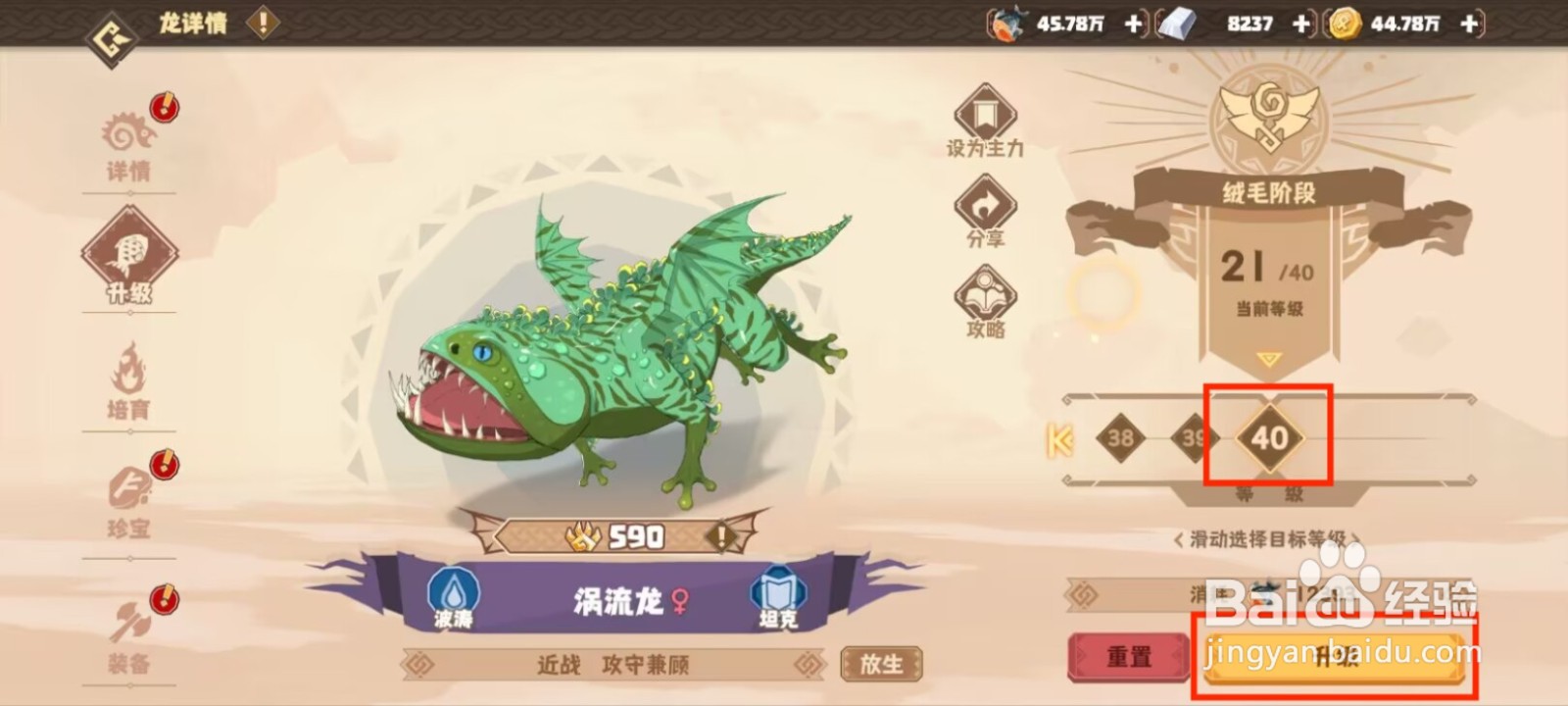Click the + beside the gold coin balance
The image size is (1568, 706).
coord(1467,24)
